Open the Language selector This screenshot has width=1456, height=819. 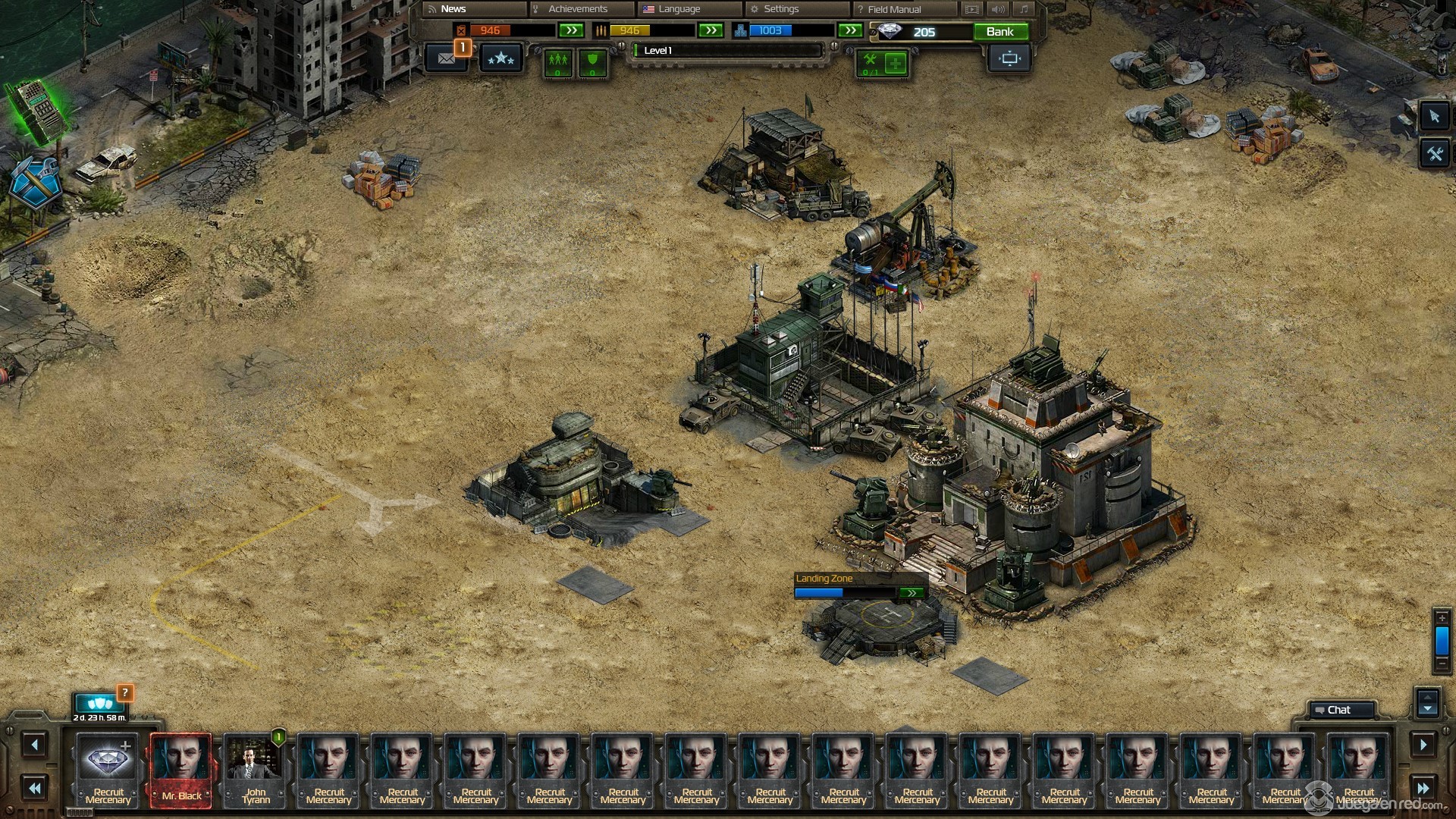coord(679,9)
